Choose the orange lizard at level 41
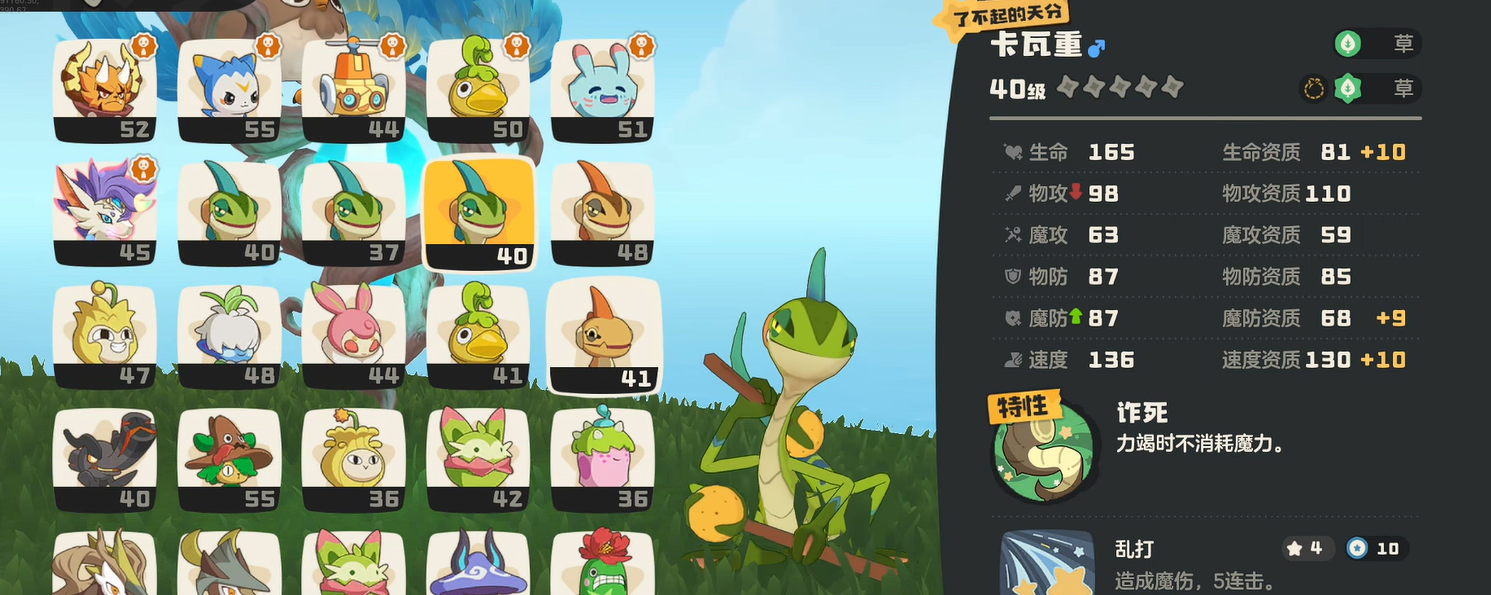 click(603, 336)
